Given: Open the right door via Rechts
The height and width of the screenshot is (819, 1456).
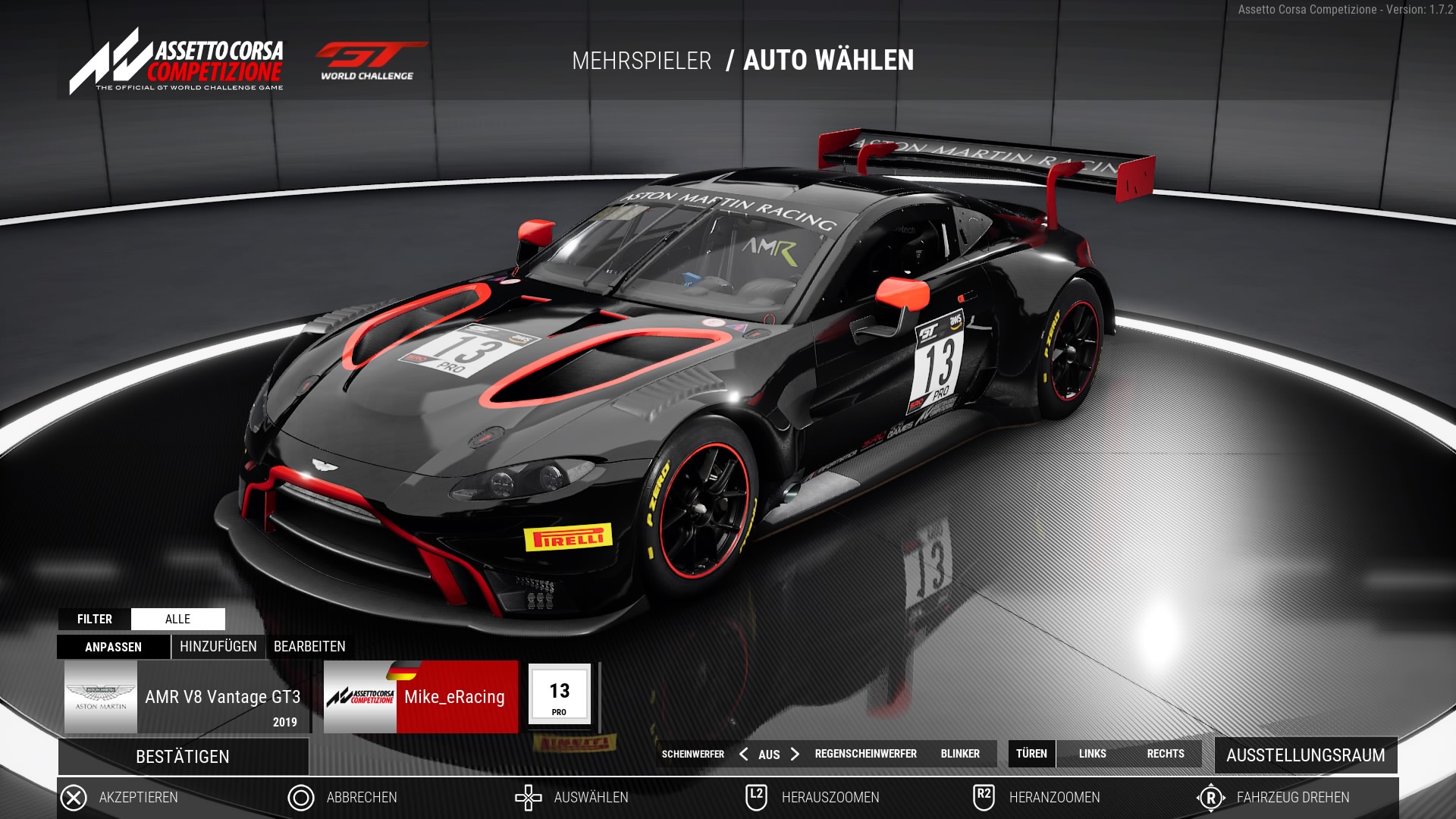Looking at the screenshot, I should pyautogui.click(x=1165, y=754).
